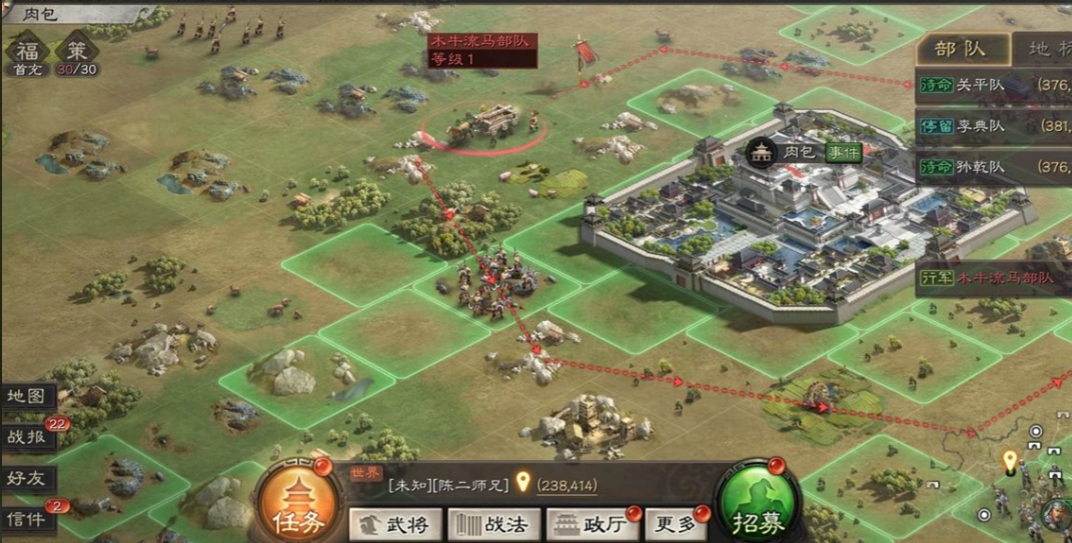Open the 武将 generals menu
1072x543 pixels.
click(394, 523)
